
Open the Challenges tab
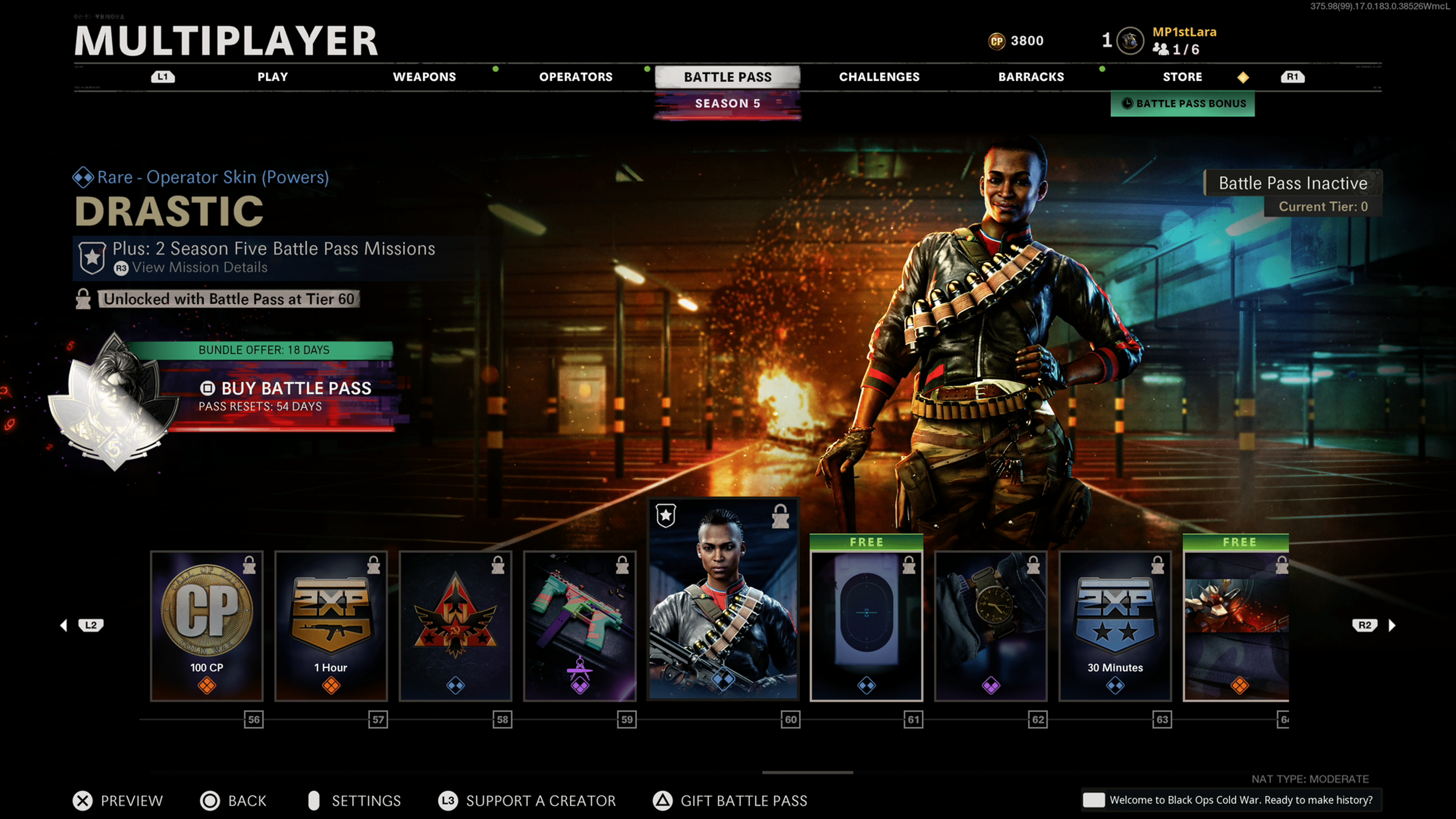(x=879, y=77)
